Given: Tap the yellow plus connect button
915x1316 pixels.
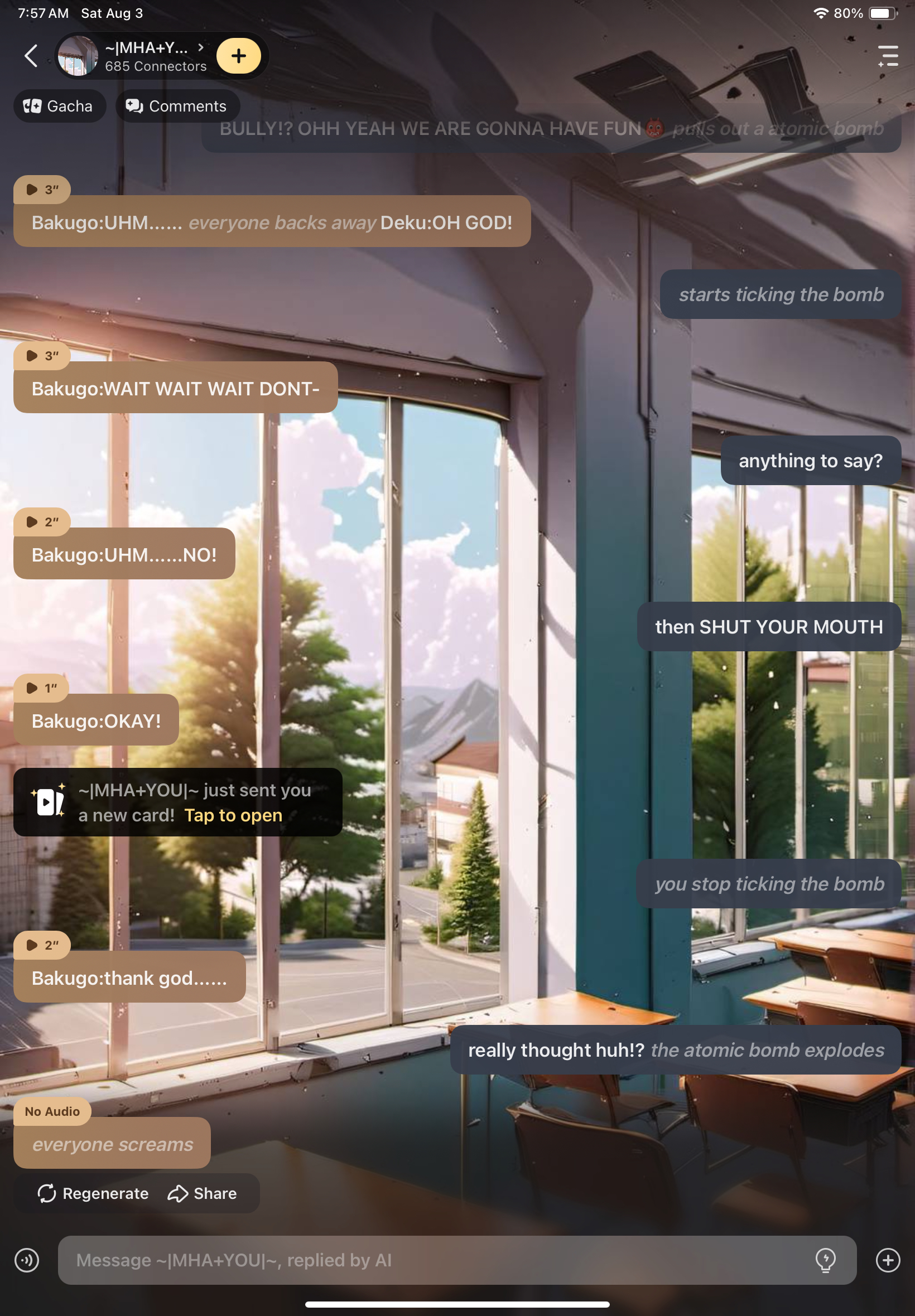Looking at the screenshot, I should pyautogui.click(x=238, y=56).
